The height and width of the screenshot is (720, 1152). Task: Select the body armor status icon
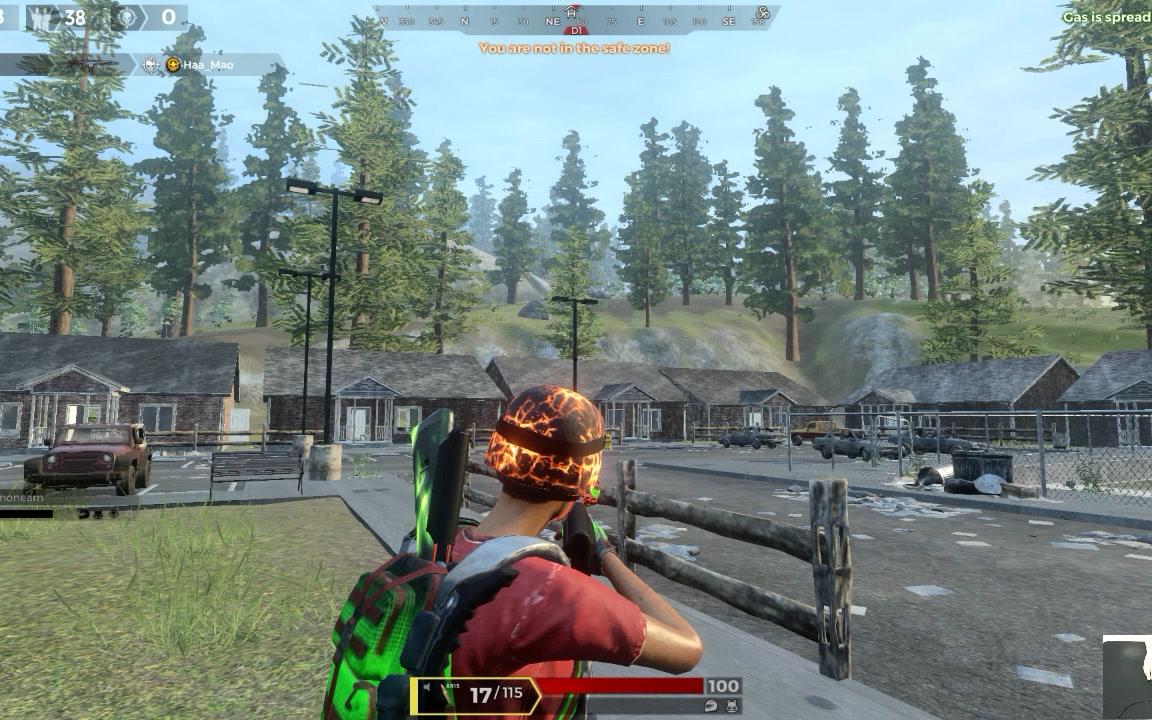[733, 705]
